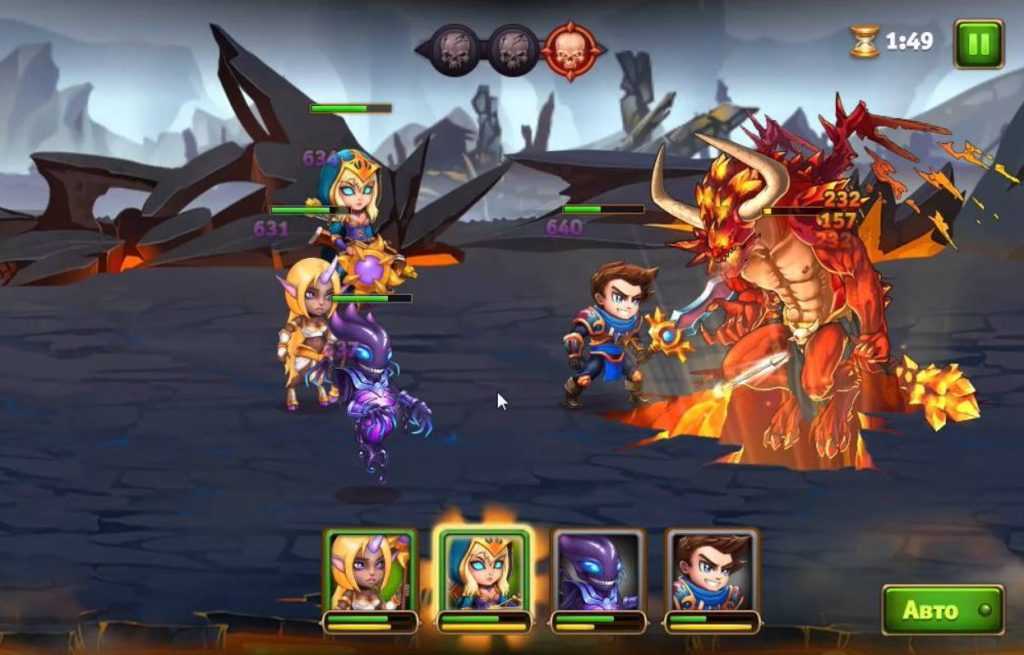Pause the battle with the green button
Image resolution: width=1024 pixels, height=655 pixels.
click(978, 44)
